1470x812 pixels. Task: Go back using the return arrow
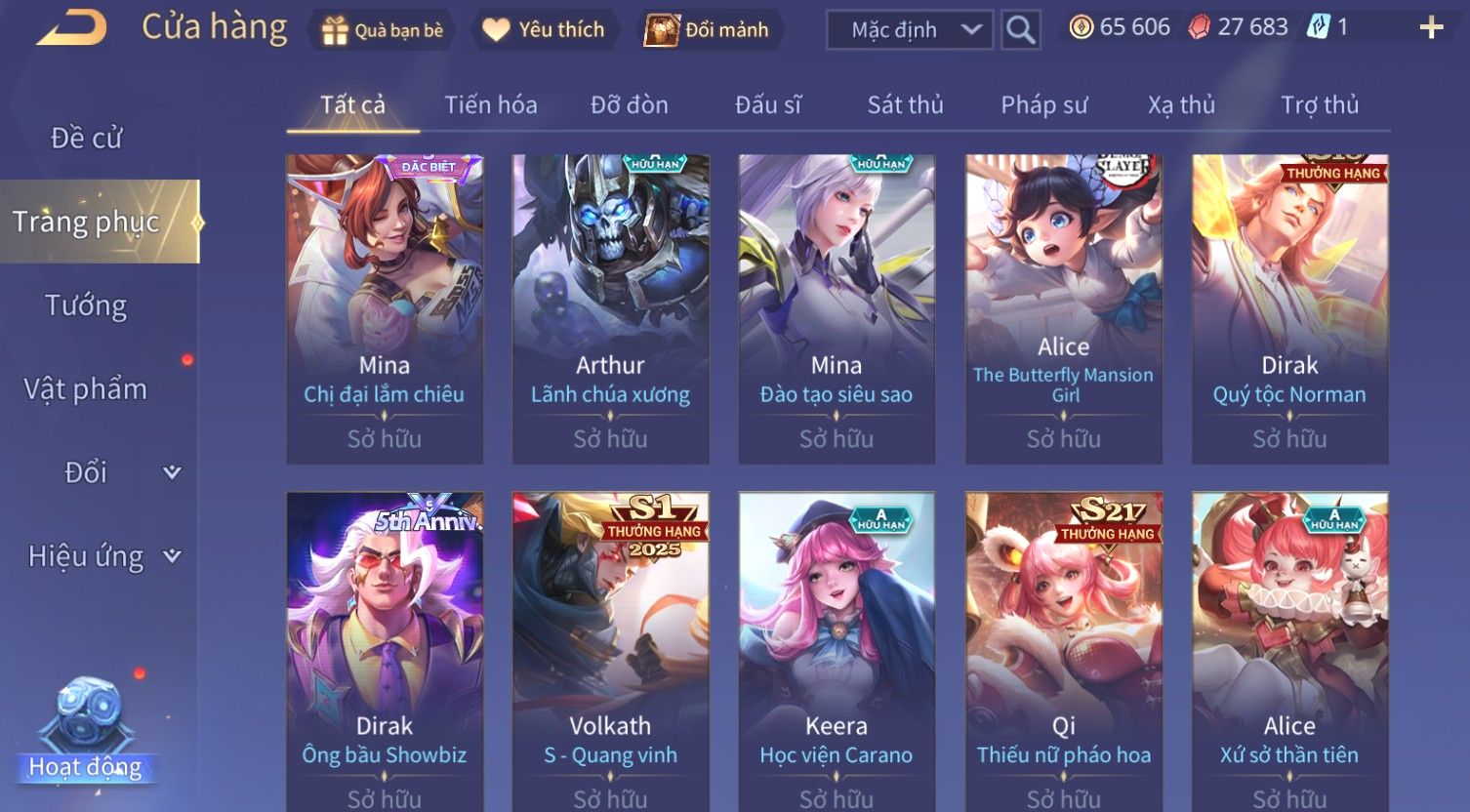[72, 27]
